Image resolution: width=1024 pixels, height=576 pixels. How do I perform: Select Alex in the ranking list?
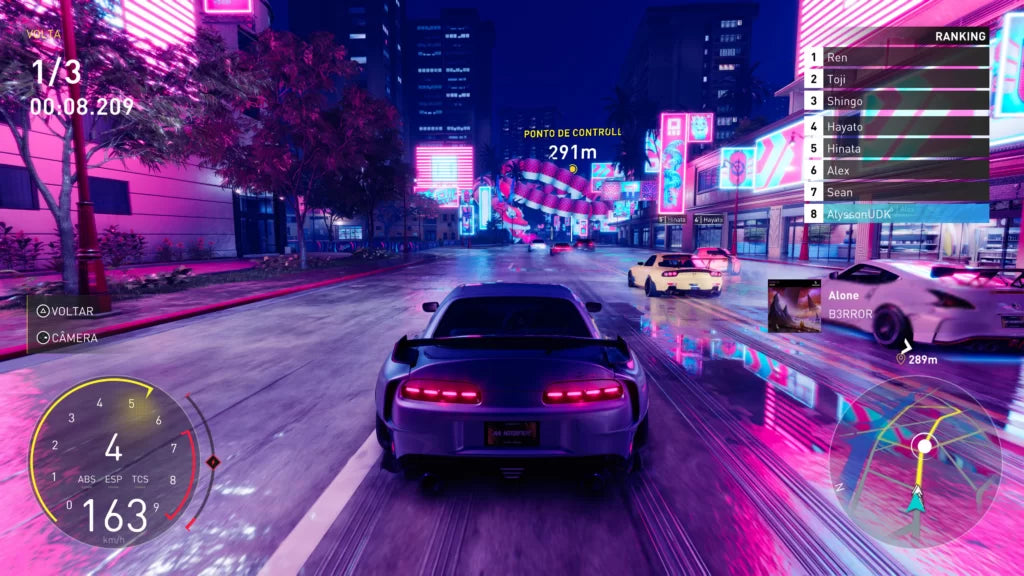897,170
